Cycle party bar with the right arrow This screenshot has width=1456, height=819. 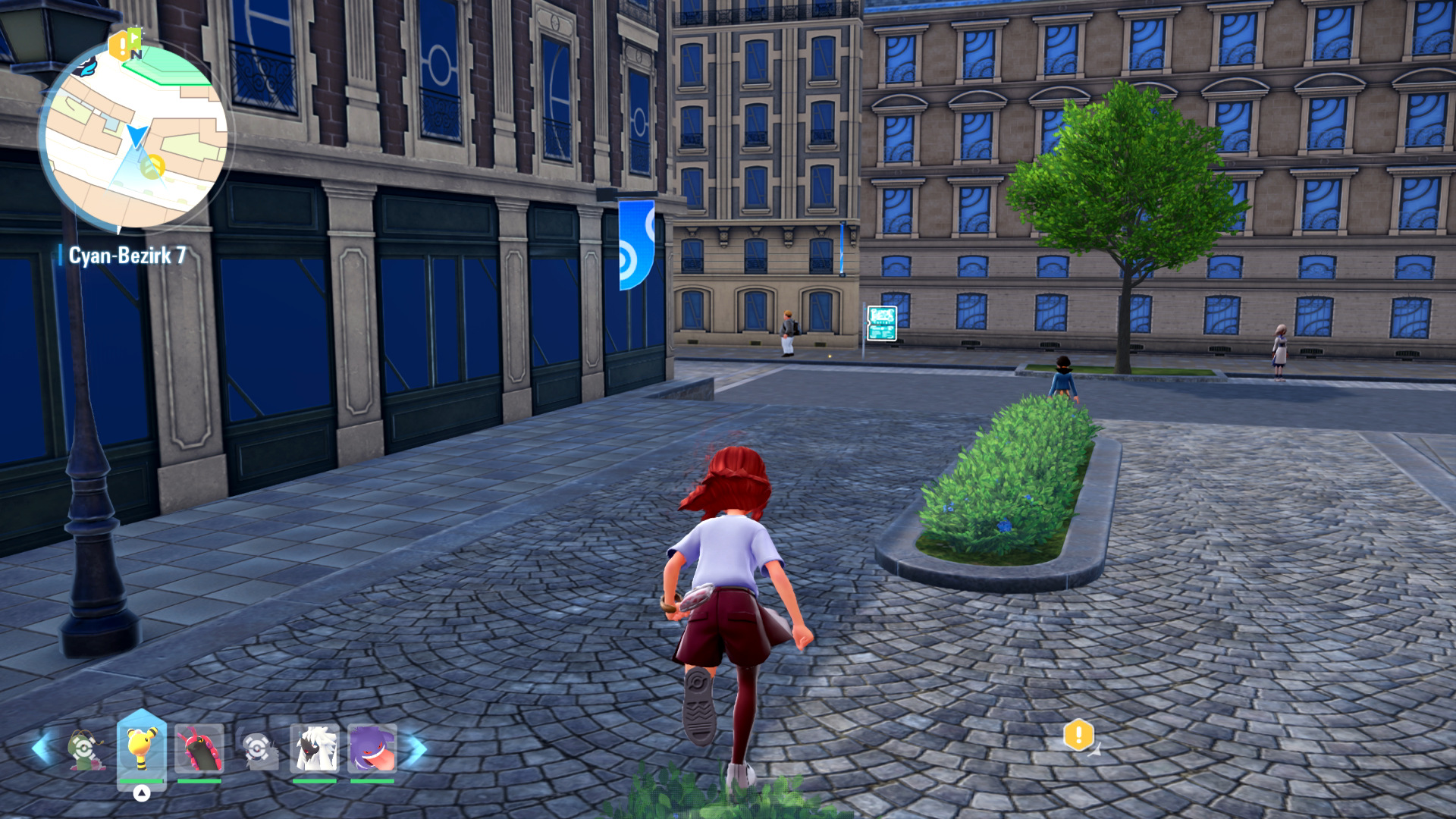(x=416, y=748)
